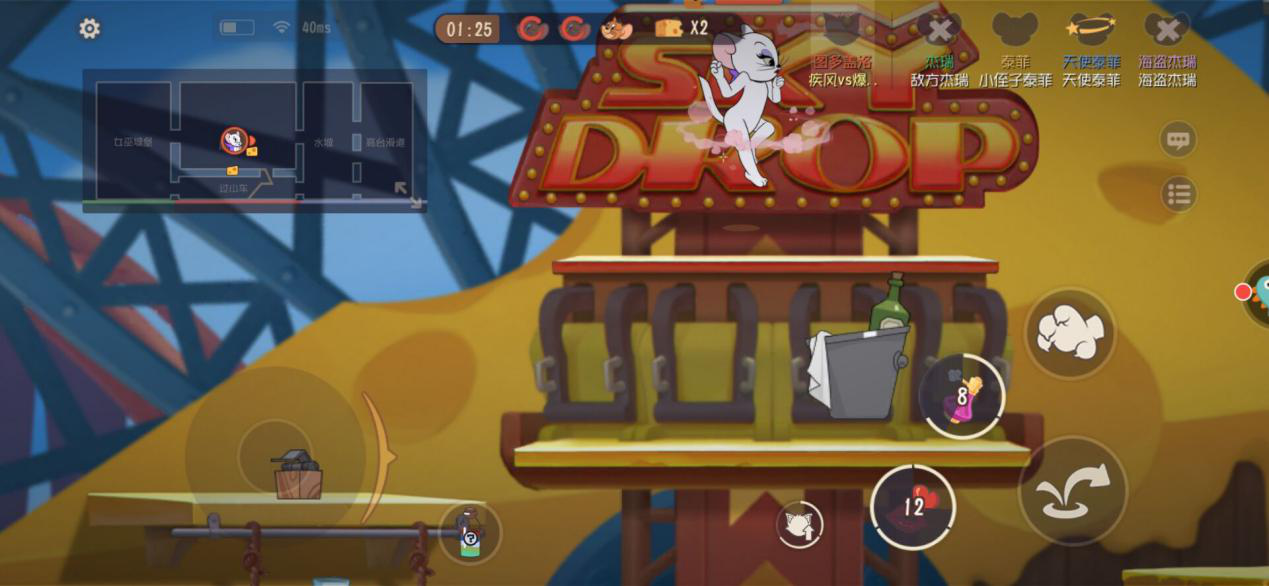Open the gear settings menu

(90, 29)
